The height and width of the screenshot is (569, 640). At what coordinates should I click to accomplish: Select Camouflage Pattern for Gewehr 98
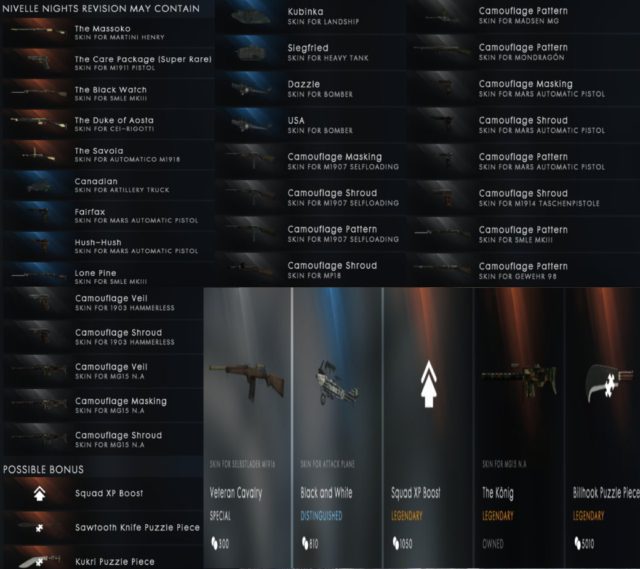click(x=520, y=268)
